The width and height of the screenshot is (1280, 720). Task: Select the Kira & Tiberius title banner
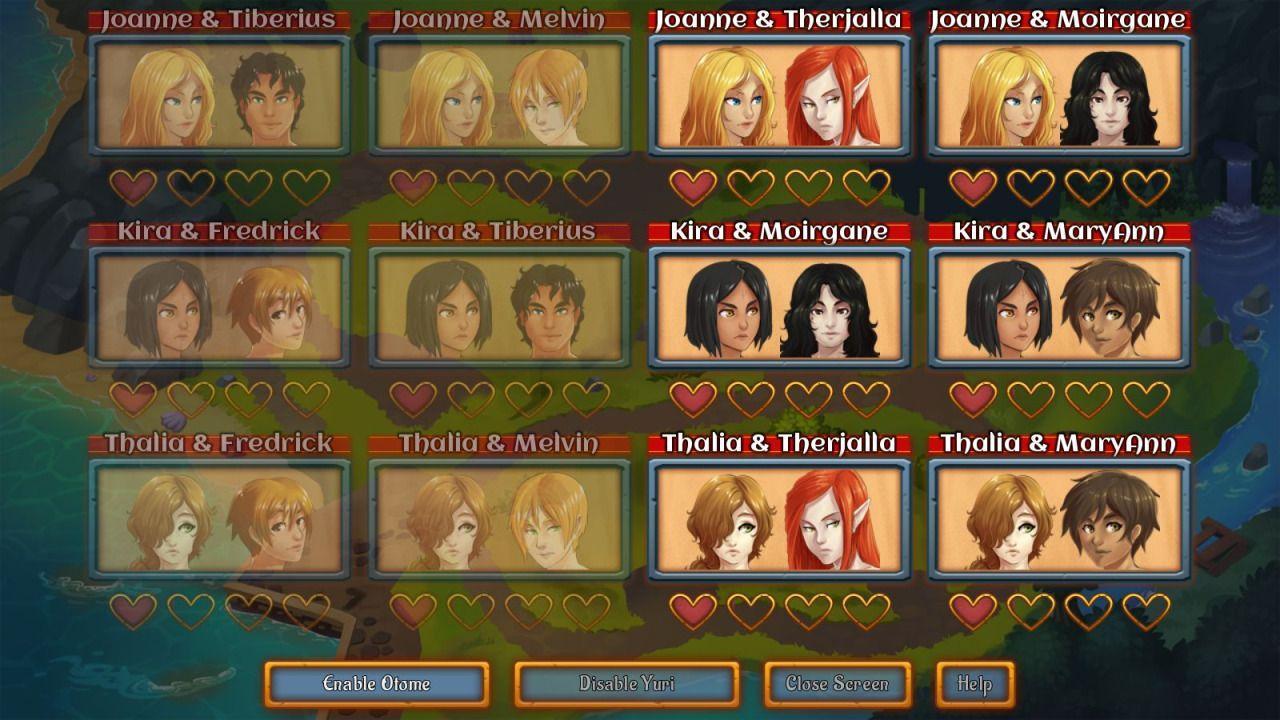point(498,230)
